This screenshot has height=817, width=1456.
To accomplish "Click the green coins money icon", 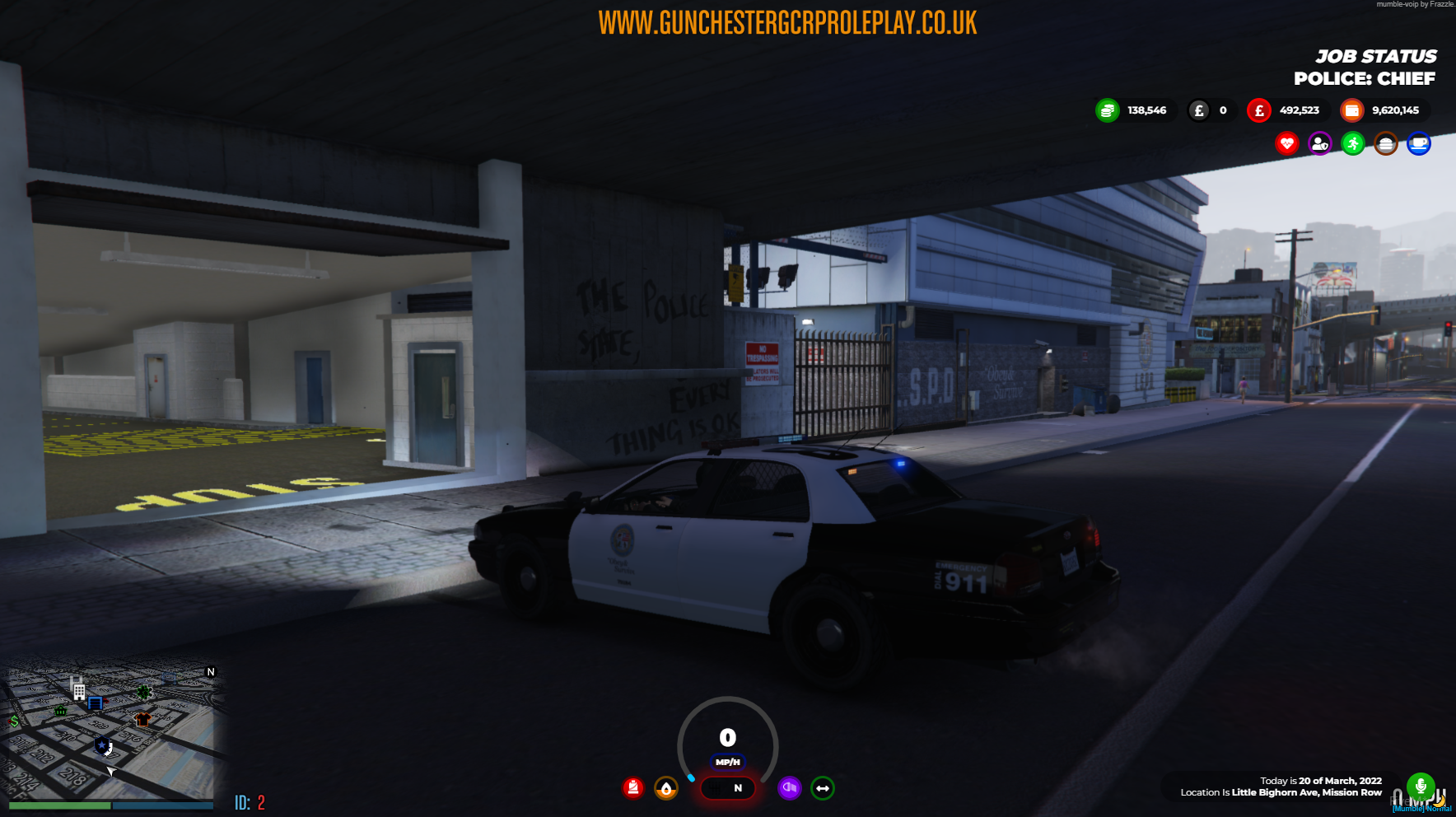I will [1107, 110].
